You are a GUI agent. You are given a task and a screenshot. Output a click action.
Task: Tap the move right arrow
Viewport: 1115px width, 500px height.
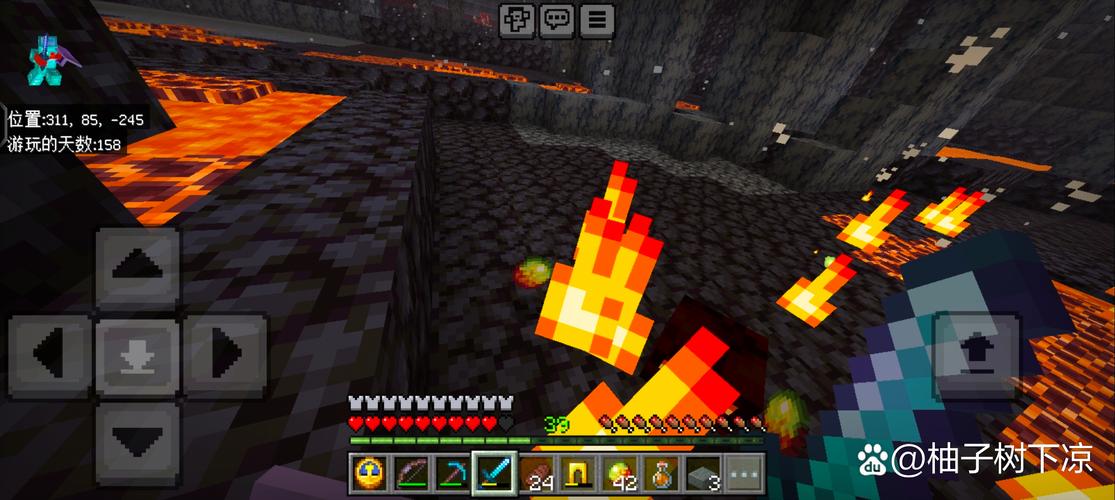pyautogui.click(x=225, y=354)
